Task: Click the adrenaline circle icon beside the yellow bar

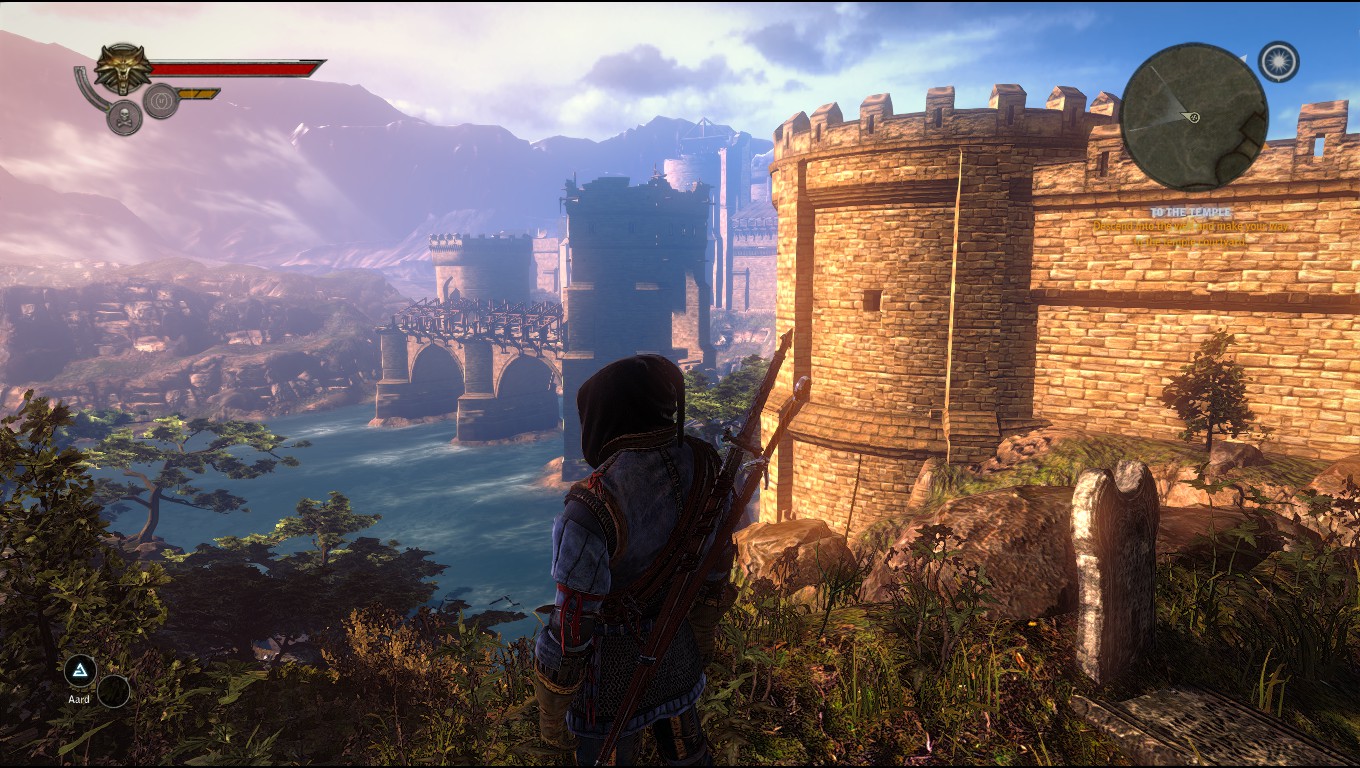Action: point(160,100)
